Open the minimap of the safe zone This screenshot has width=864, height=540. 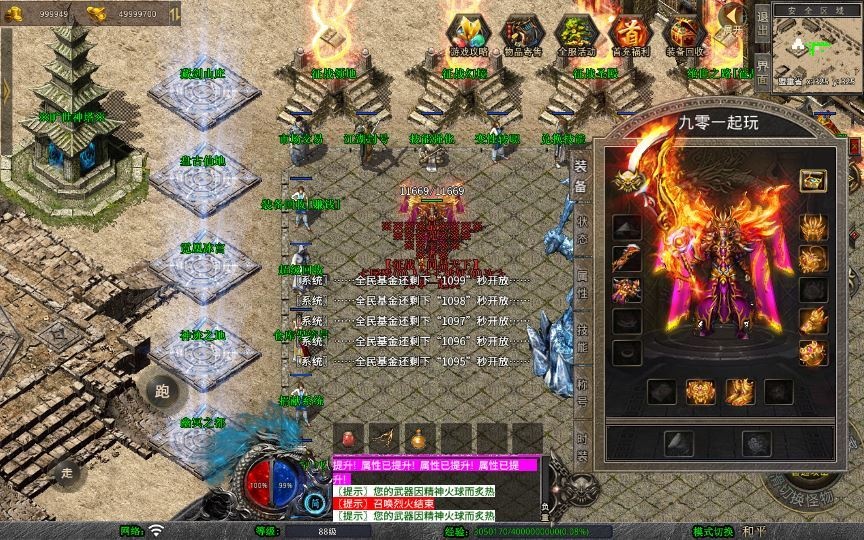[817, 48]
